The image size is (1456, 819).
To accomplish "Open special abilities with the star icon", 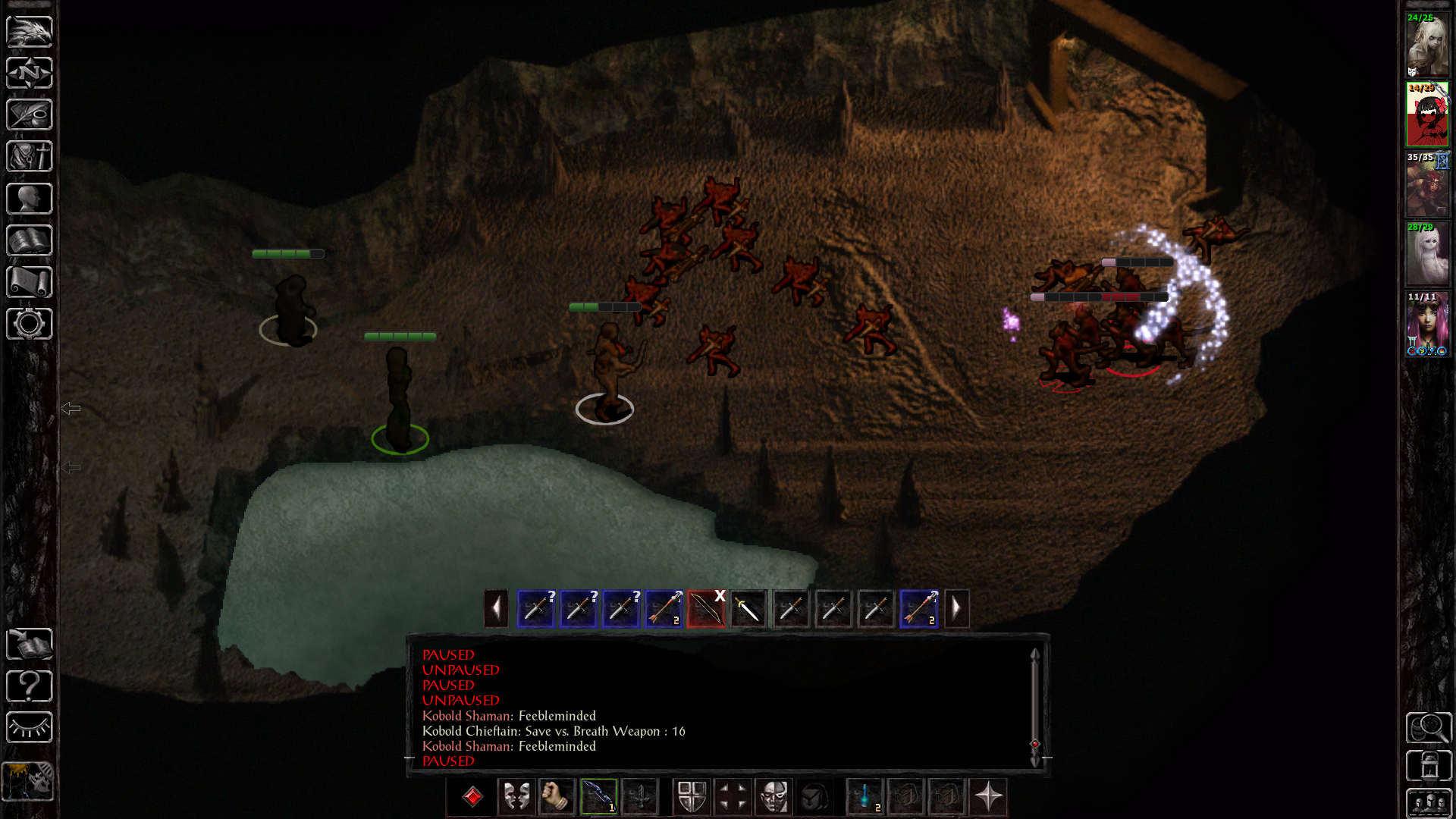I will click(988, 797).
